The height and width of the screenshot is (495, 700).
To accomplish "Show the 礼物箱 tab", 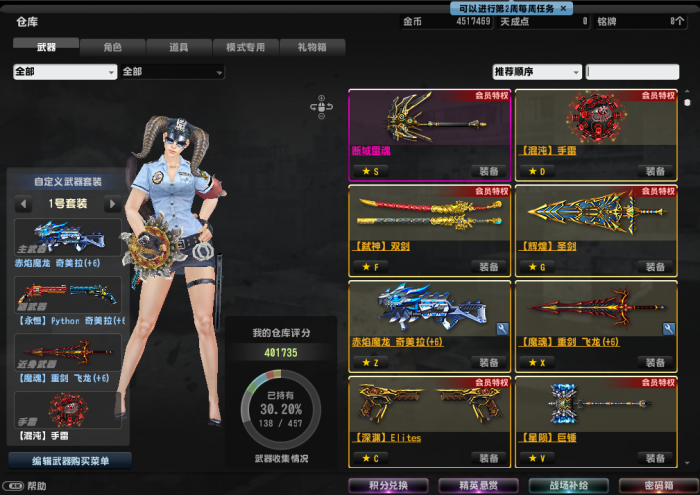I will (312, 47).
